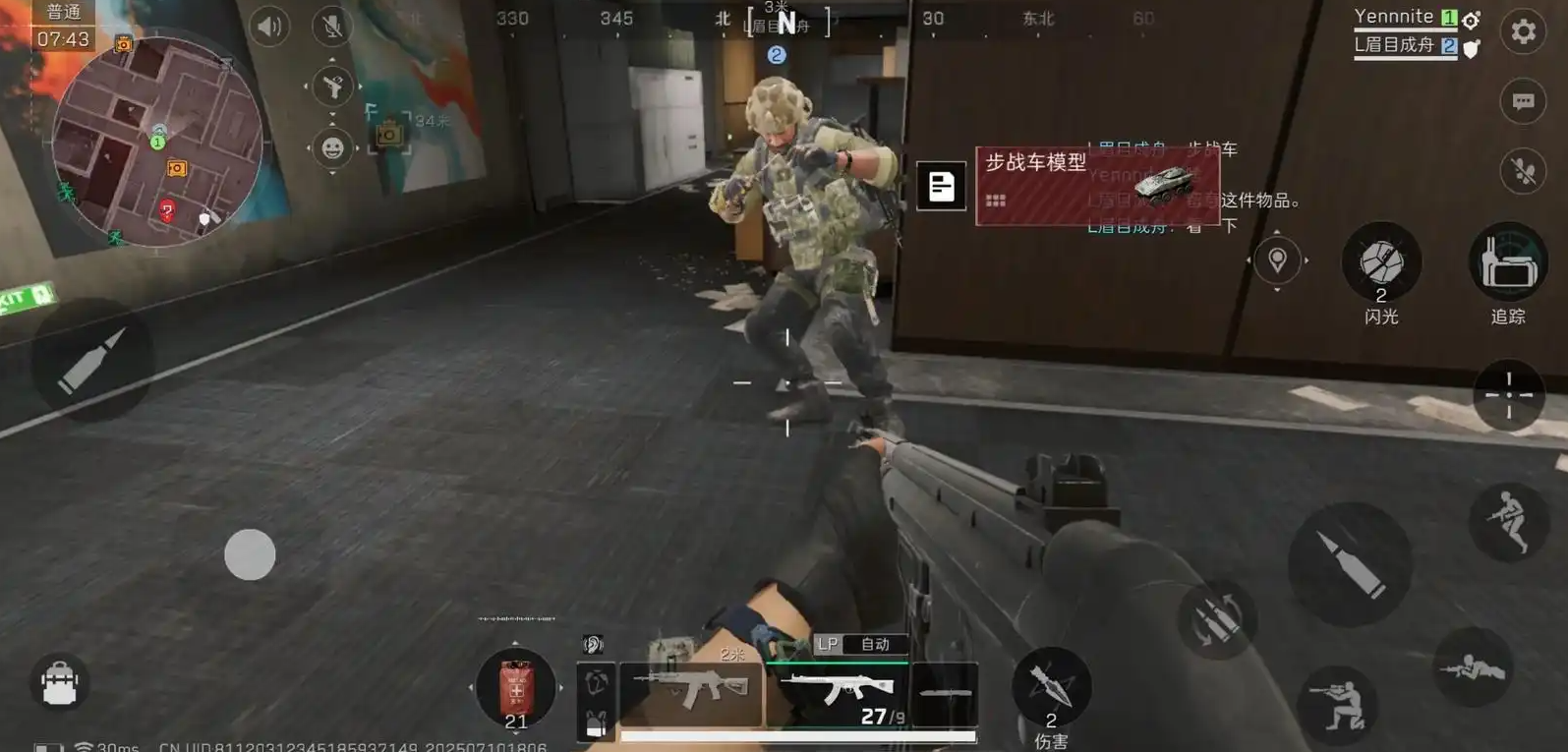
Task: Open the text chat bubble
Action: click(1523, 101)
